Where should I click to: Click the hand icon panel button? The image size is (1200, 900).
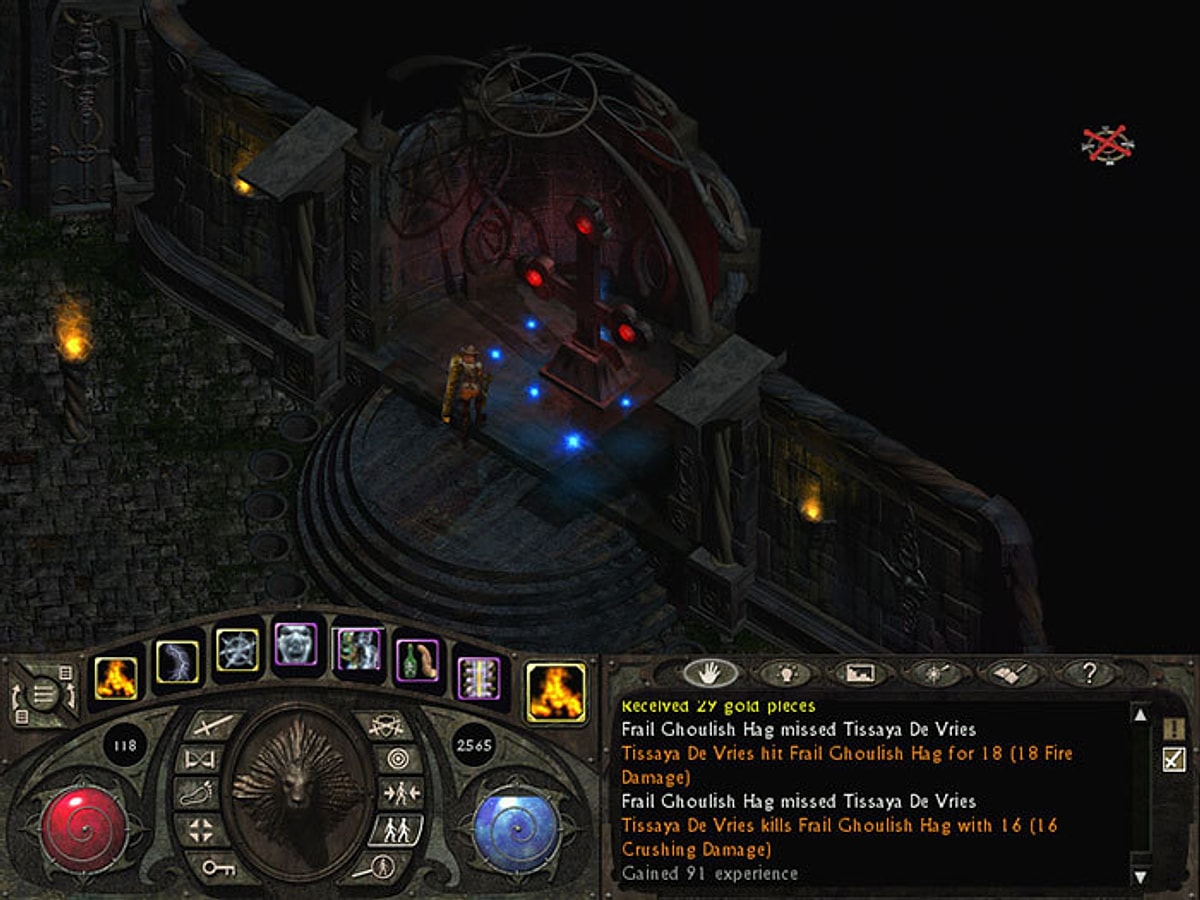(x=710, y=673)
